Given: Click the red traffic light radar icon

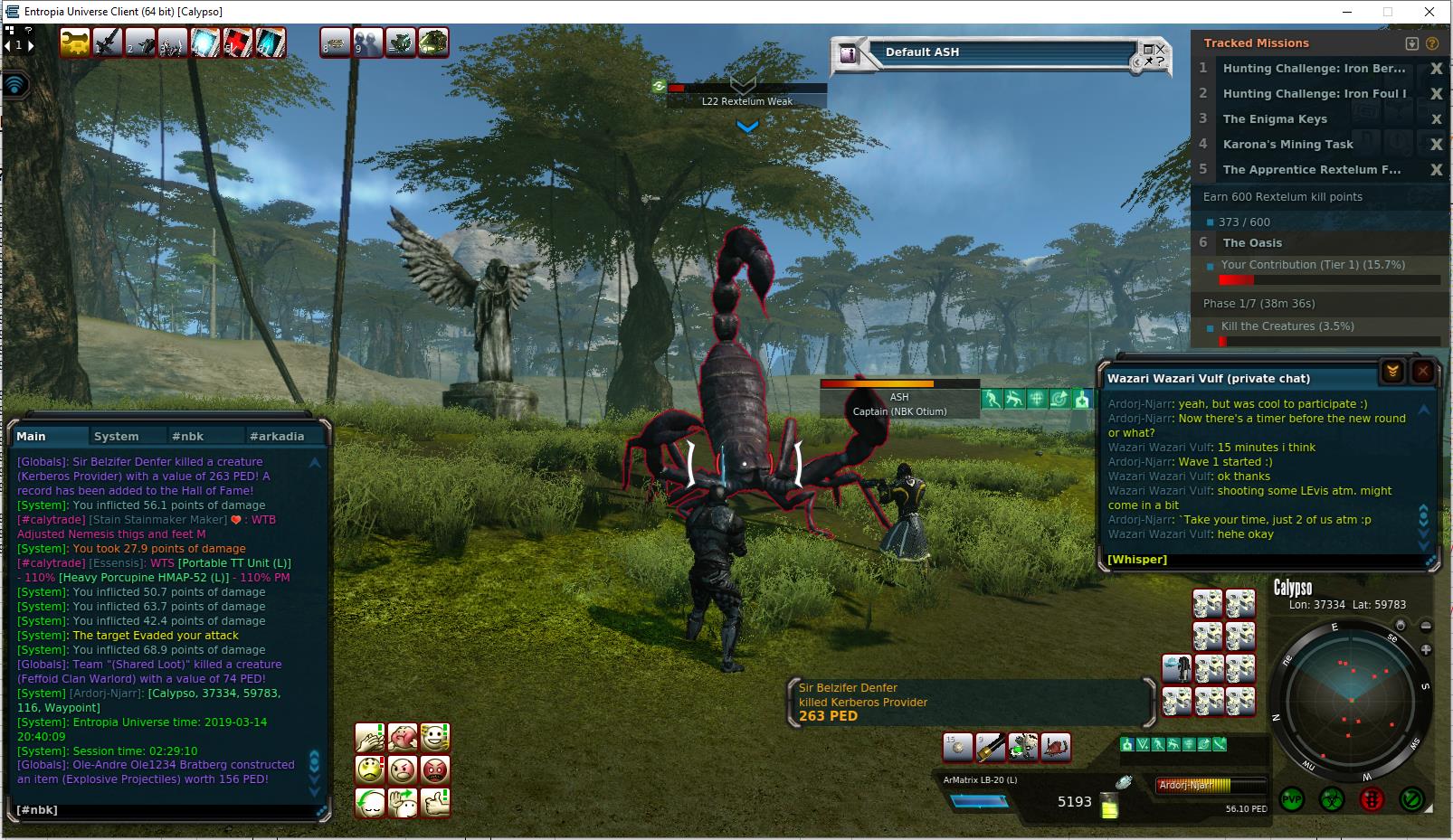Looking at the screenshot, I should click(1372, 799).
